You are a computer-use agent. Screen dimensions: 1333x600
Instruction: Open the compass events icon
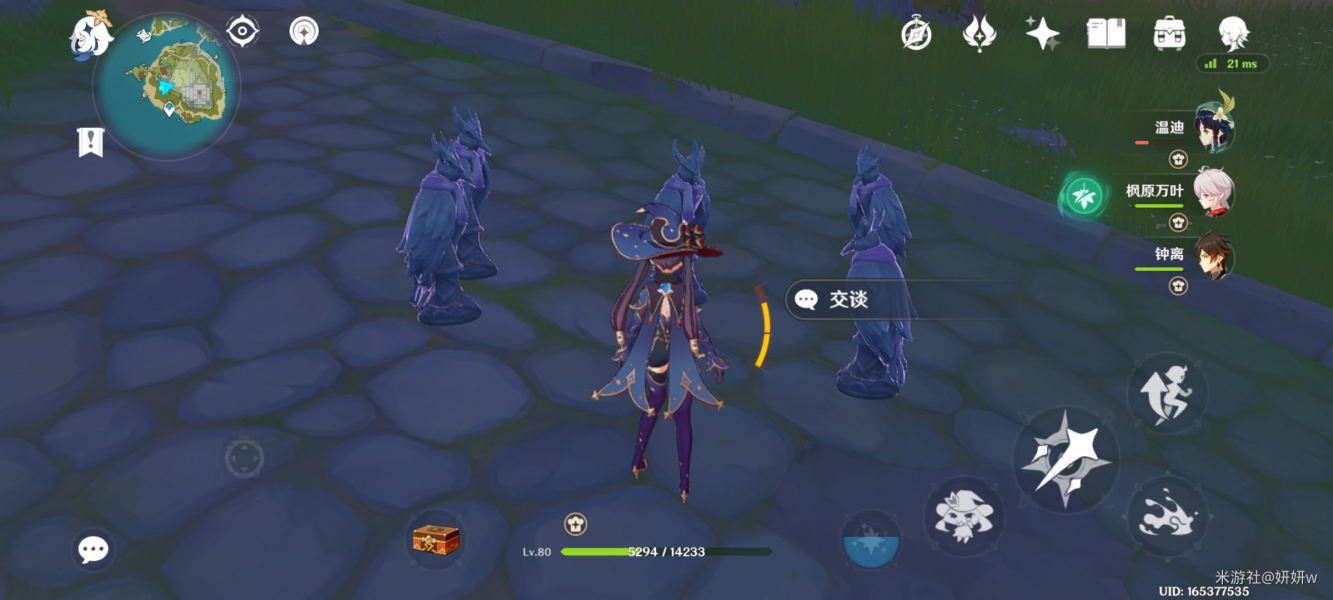pos(916,34)
